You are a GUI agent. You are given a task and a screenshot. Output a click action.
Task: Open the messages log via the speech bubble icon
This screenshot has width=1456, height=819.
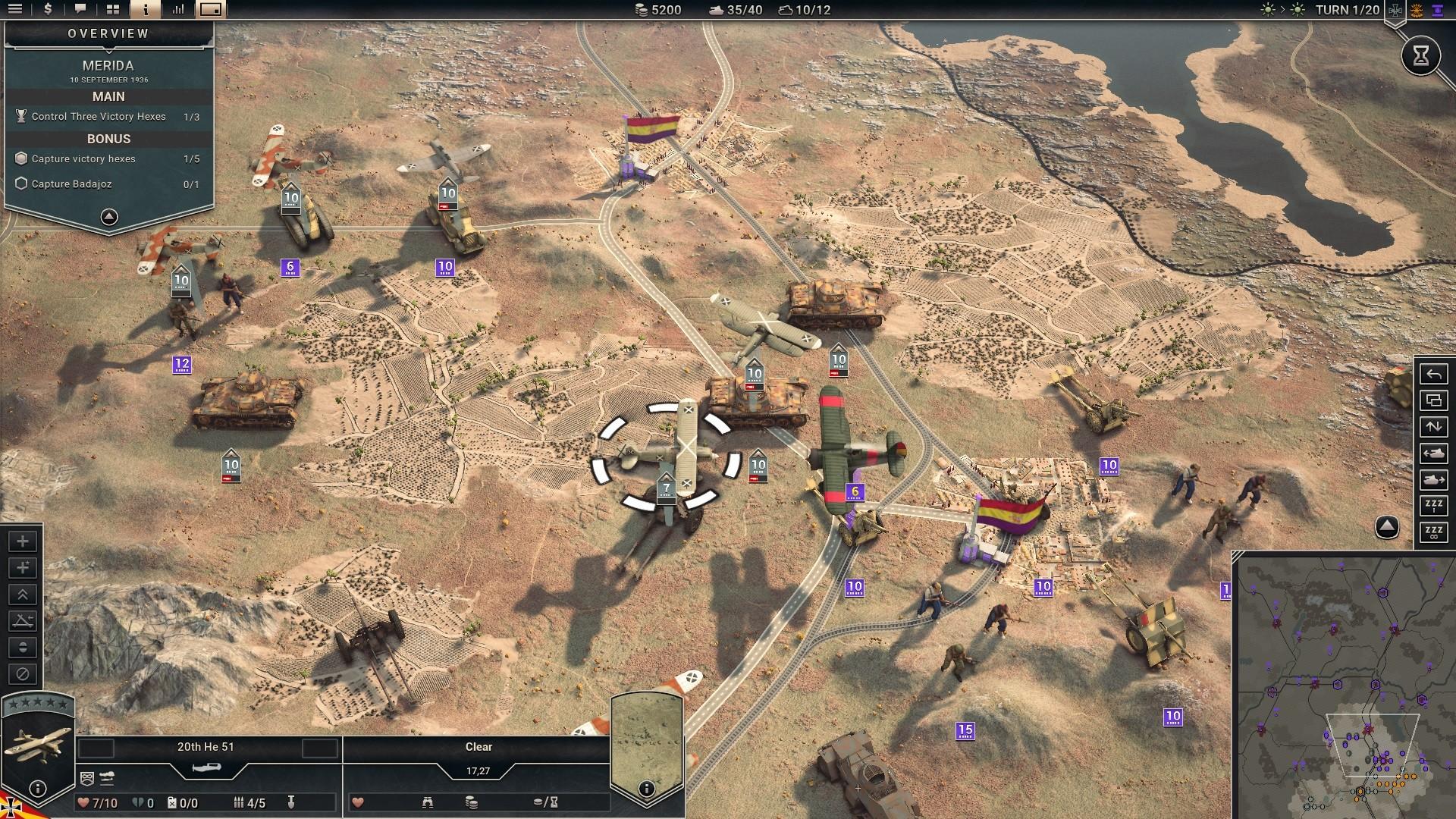click(80, 10)
